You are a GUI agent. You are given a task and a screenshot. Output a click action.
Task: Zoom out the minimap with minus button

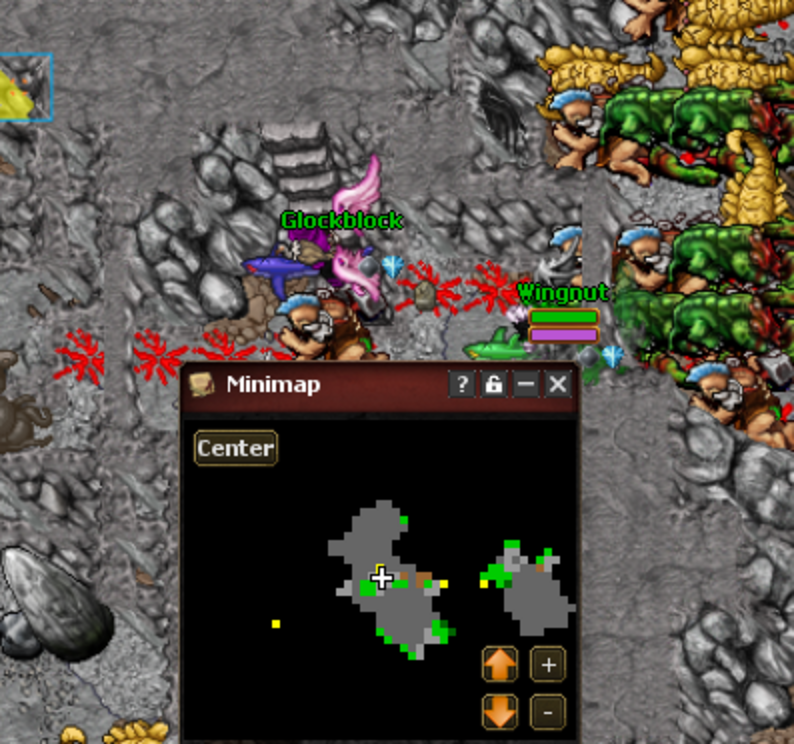[547, 711]
